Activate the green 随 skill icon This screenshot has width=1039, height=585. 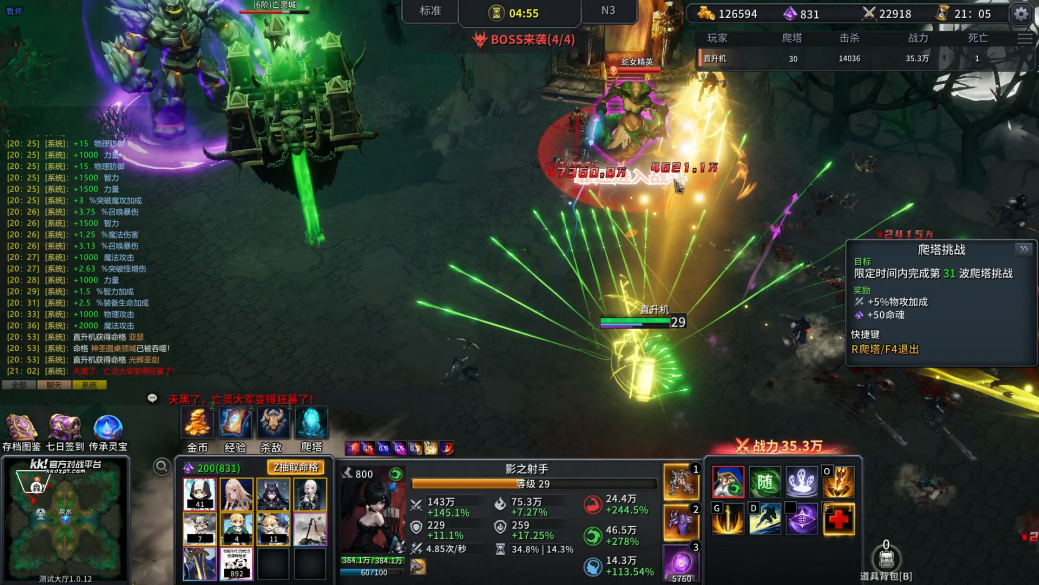coord(765,482)
